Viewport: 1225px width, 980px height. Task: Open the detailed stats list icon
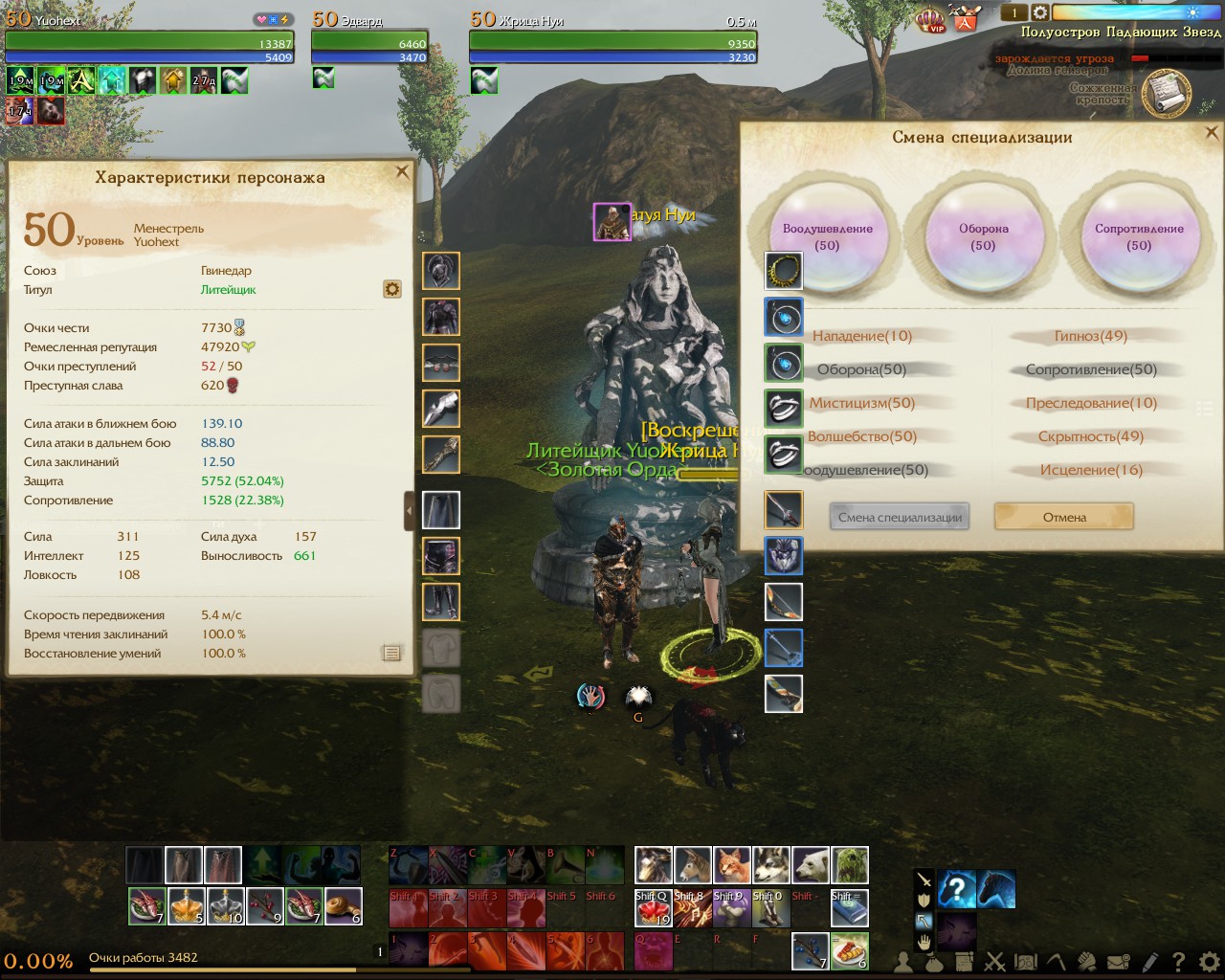click(x=391, y=653)
